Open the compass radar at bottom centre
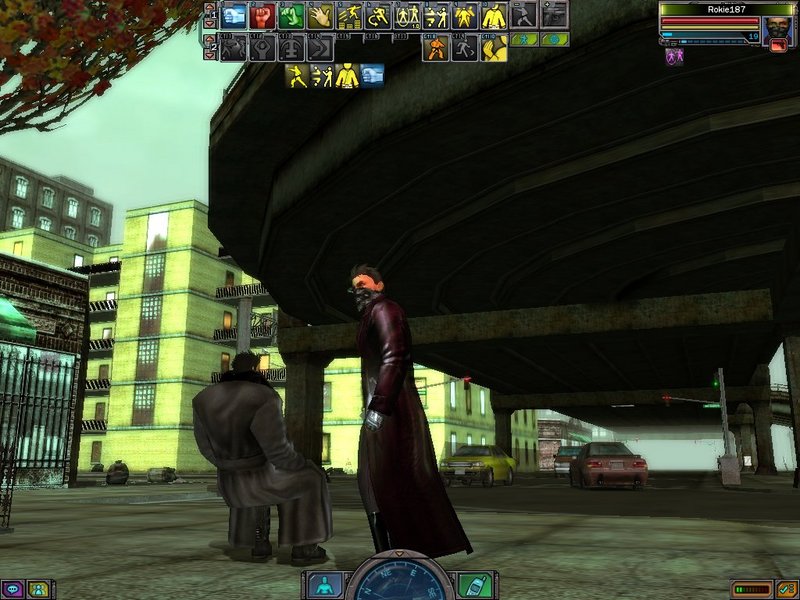Viewport: 800px width, 600px height. coord(399,582)
